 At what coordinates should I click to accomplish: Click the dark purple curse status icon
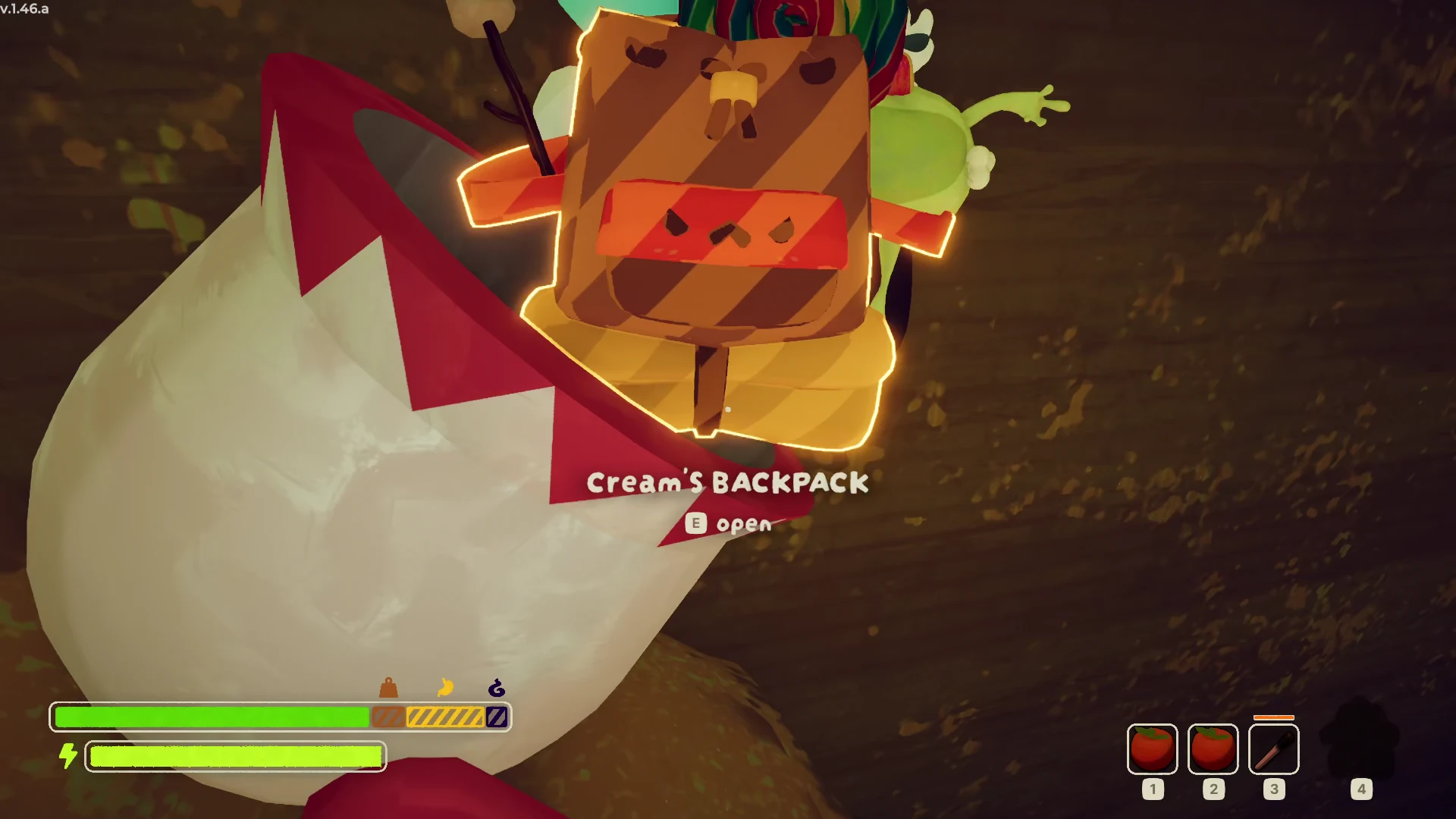coord(497,688)
